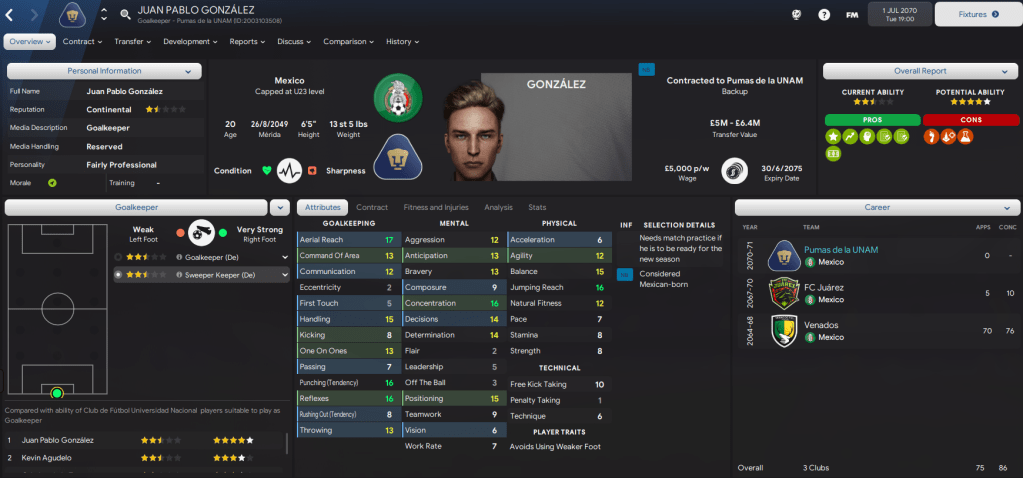The image size is (1023, 478).
Task: Switch to the Fitness and Injuries tab
Action: 436,207
